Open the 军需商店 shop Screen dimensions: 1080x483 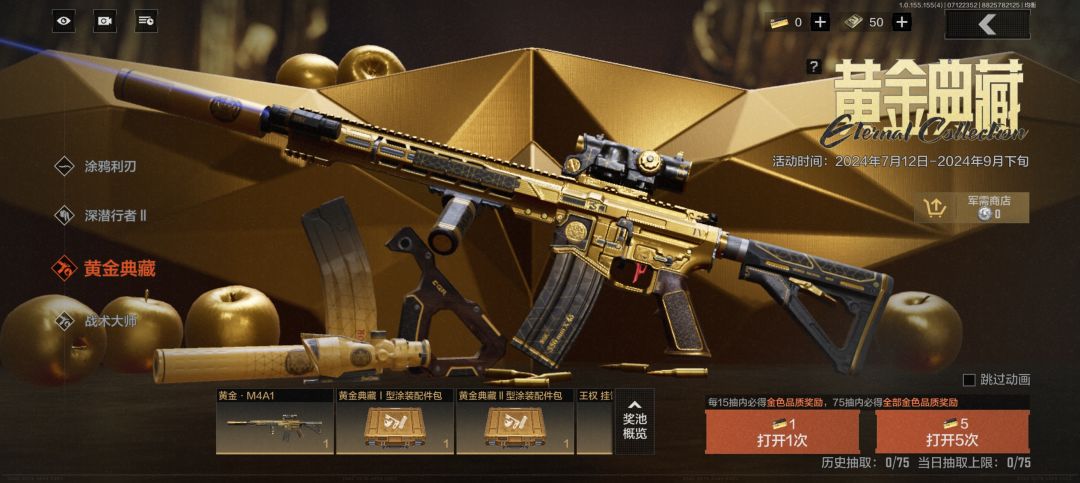pyautogui.click(x=971, y=207)
